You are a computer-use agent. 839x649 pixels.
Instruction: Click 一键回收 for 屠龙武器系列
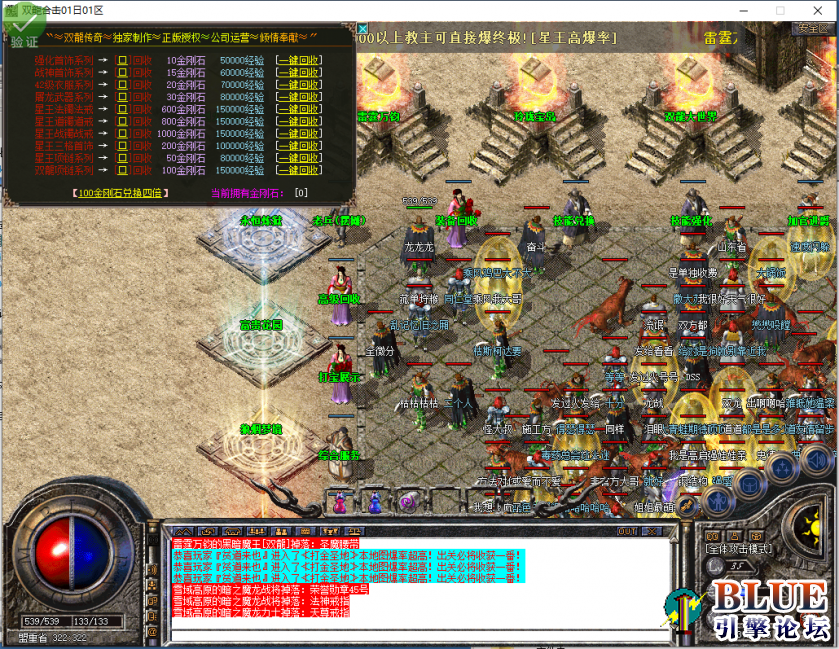click(299, 97)
